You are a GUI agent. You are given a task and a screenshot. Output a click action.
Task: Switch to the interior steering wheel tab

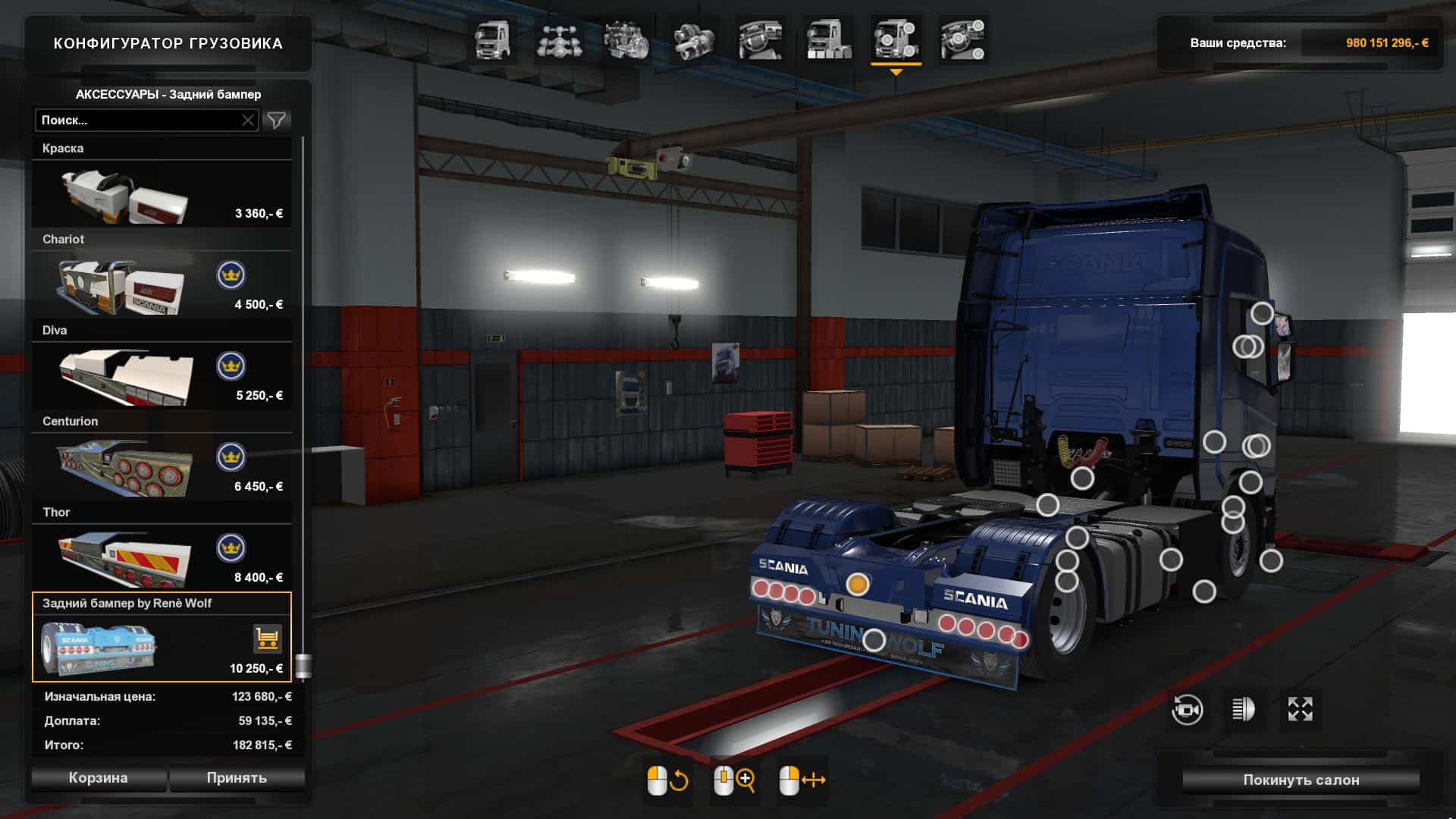click(761, 39)
